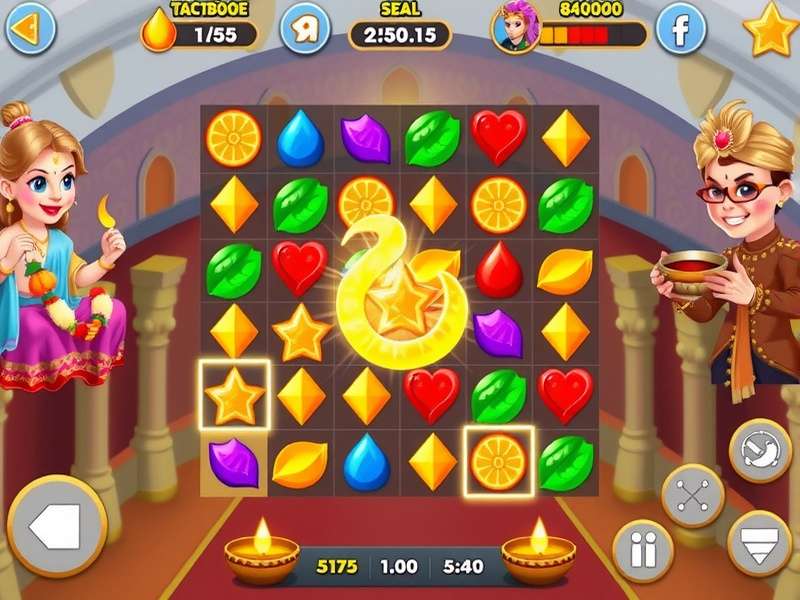The height and width of the screenshot is (600, 800).
Task: Select the highlighted gold star tile
Action: click(234, 395)
